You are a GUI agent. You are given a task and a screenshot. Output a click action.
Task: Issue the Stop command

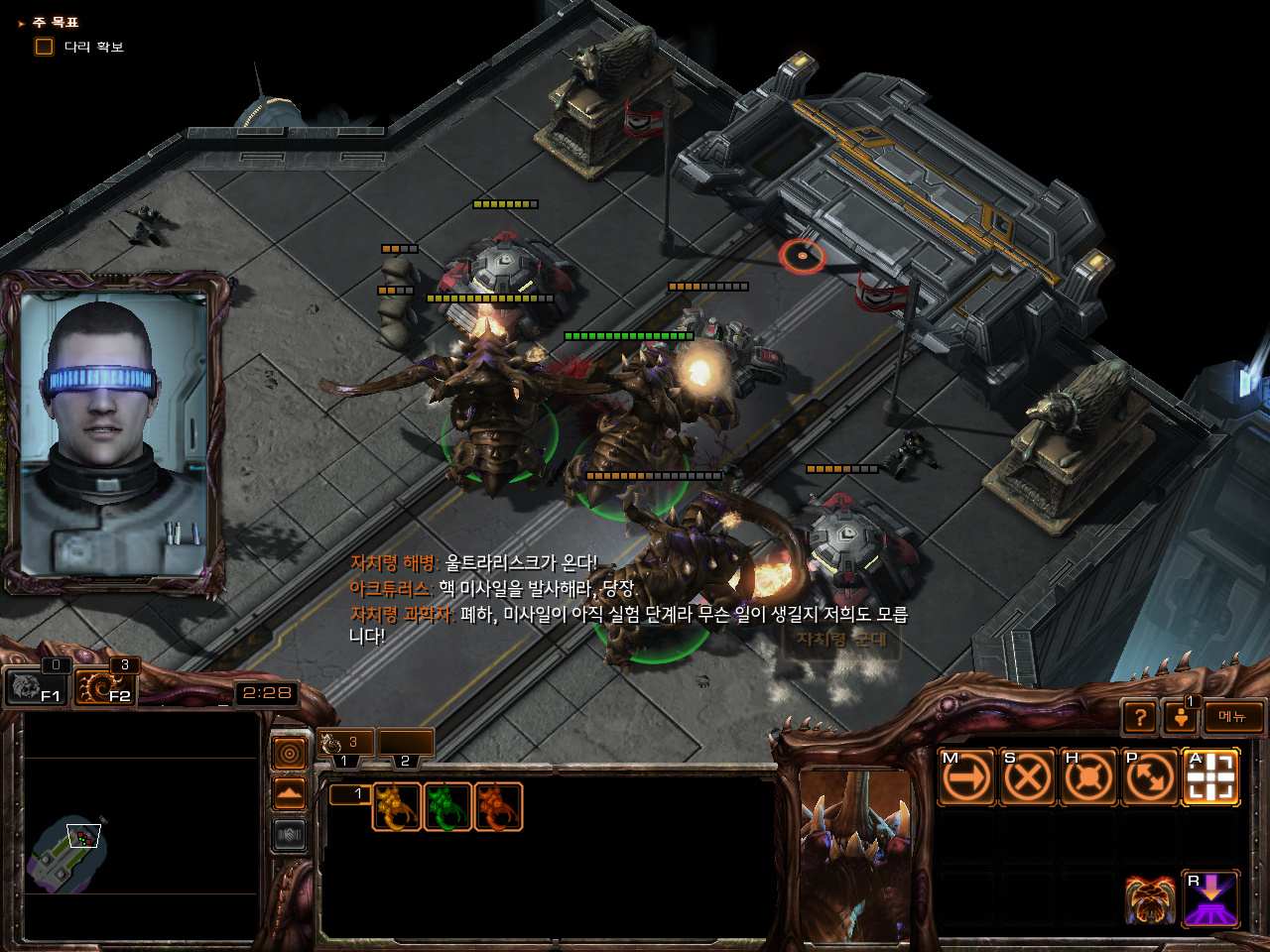coord(1027,776)
